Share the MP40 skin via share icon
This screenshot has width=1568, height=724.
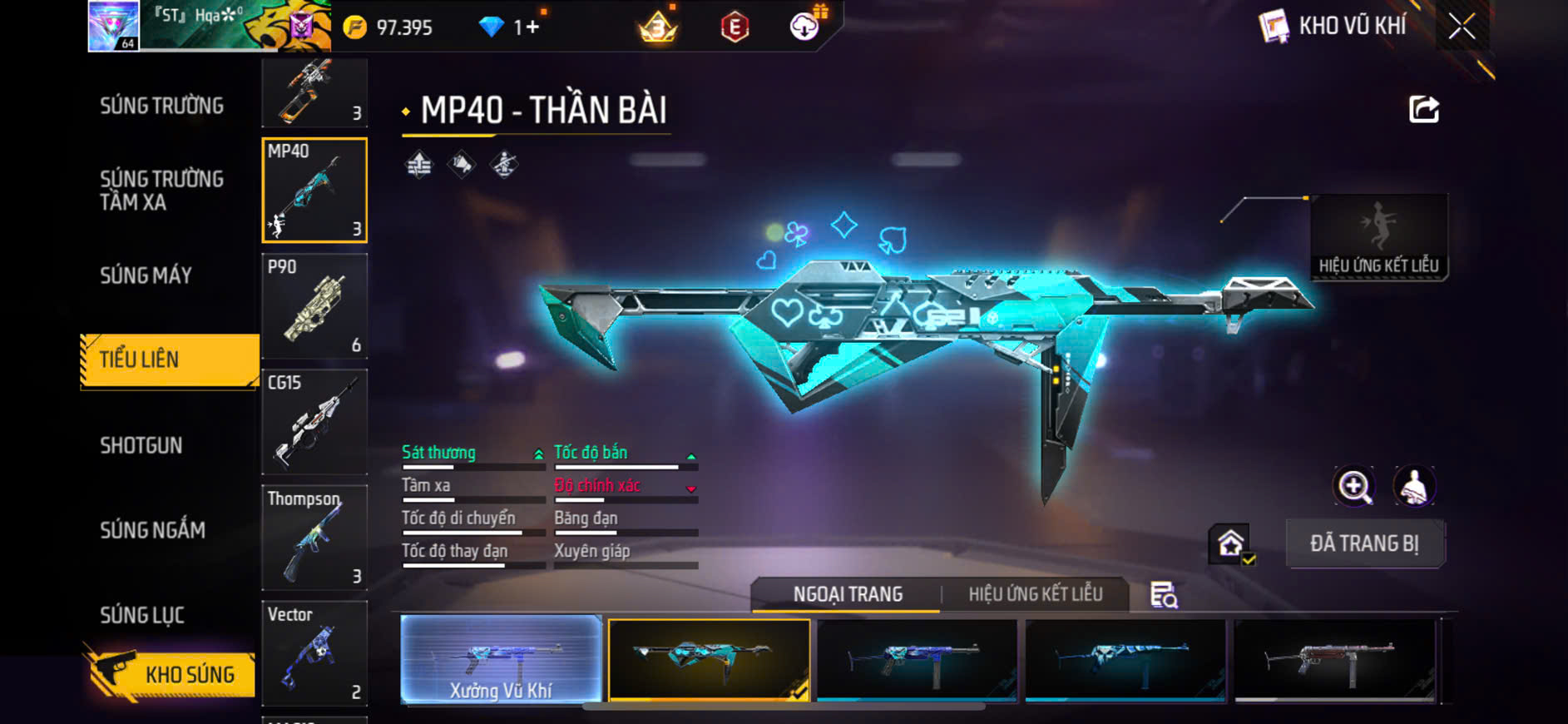(1423, 109)
